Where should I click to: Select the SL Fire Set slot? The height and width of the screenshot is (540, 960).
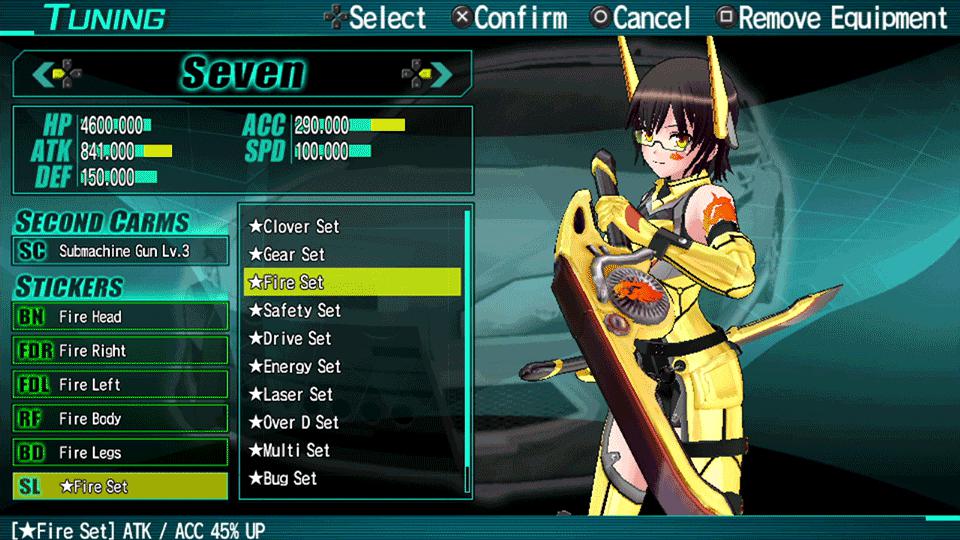(x=121, y=487)
